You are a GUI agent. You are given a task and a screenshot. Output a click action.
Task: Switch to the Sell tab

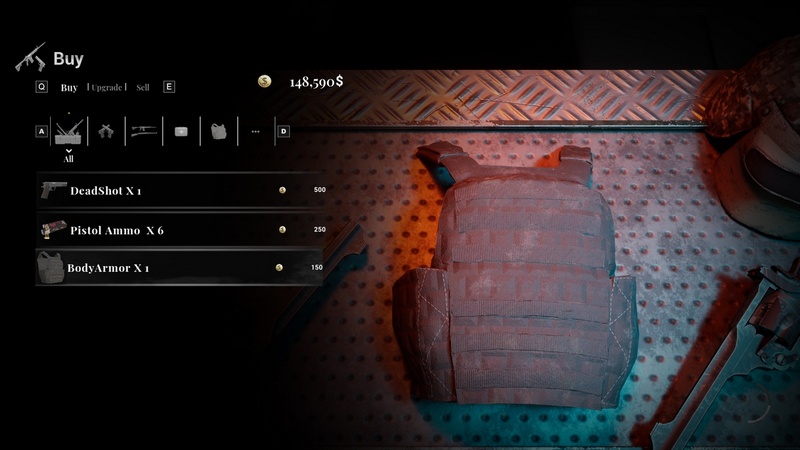[x=143, y=87]
